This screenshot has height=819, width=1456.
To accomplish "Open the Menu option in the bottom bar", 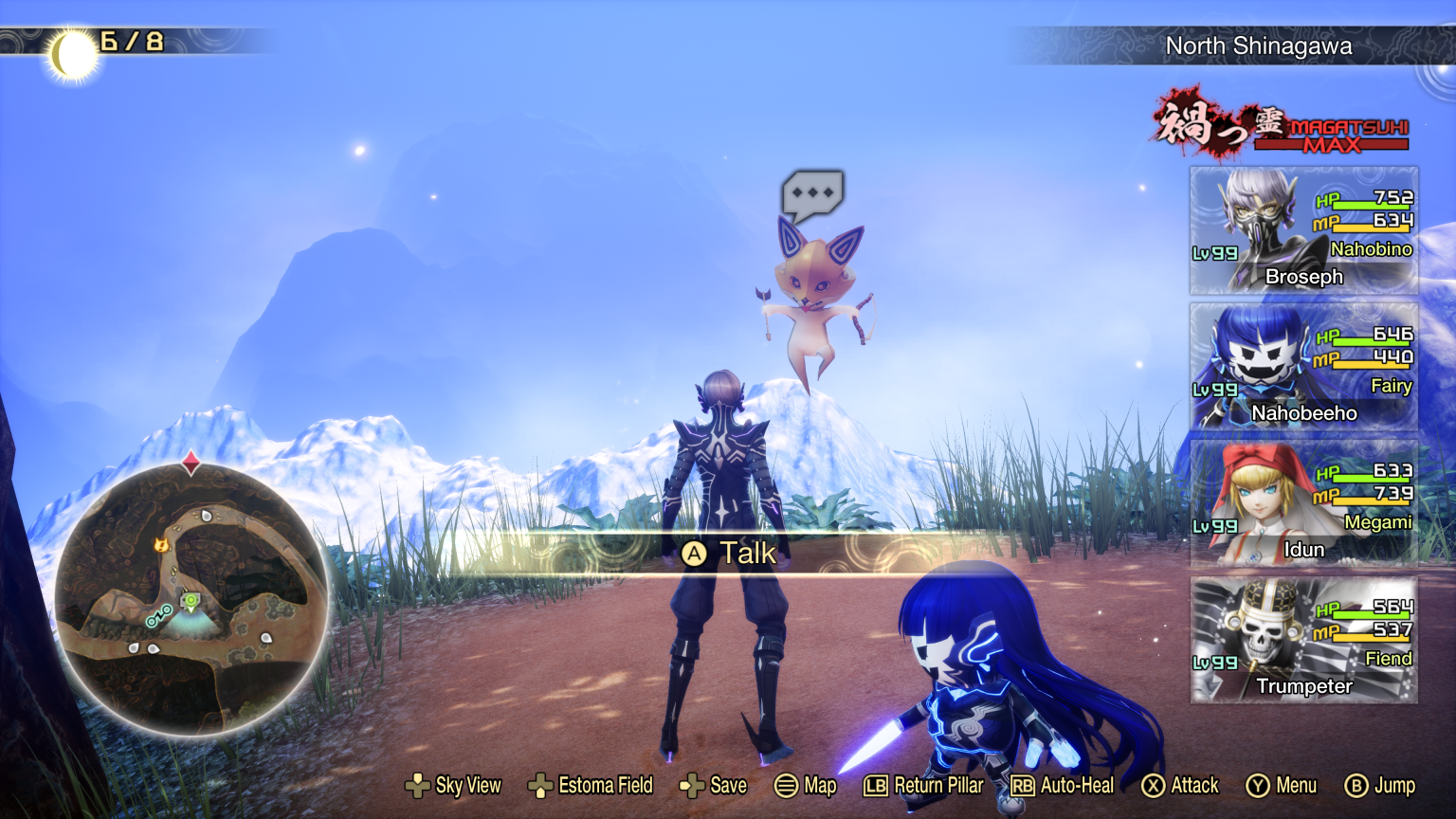I will pyautogui.click(x=1282, y=786).
